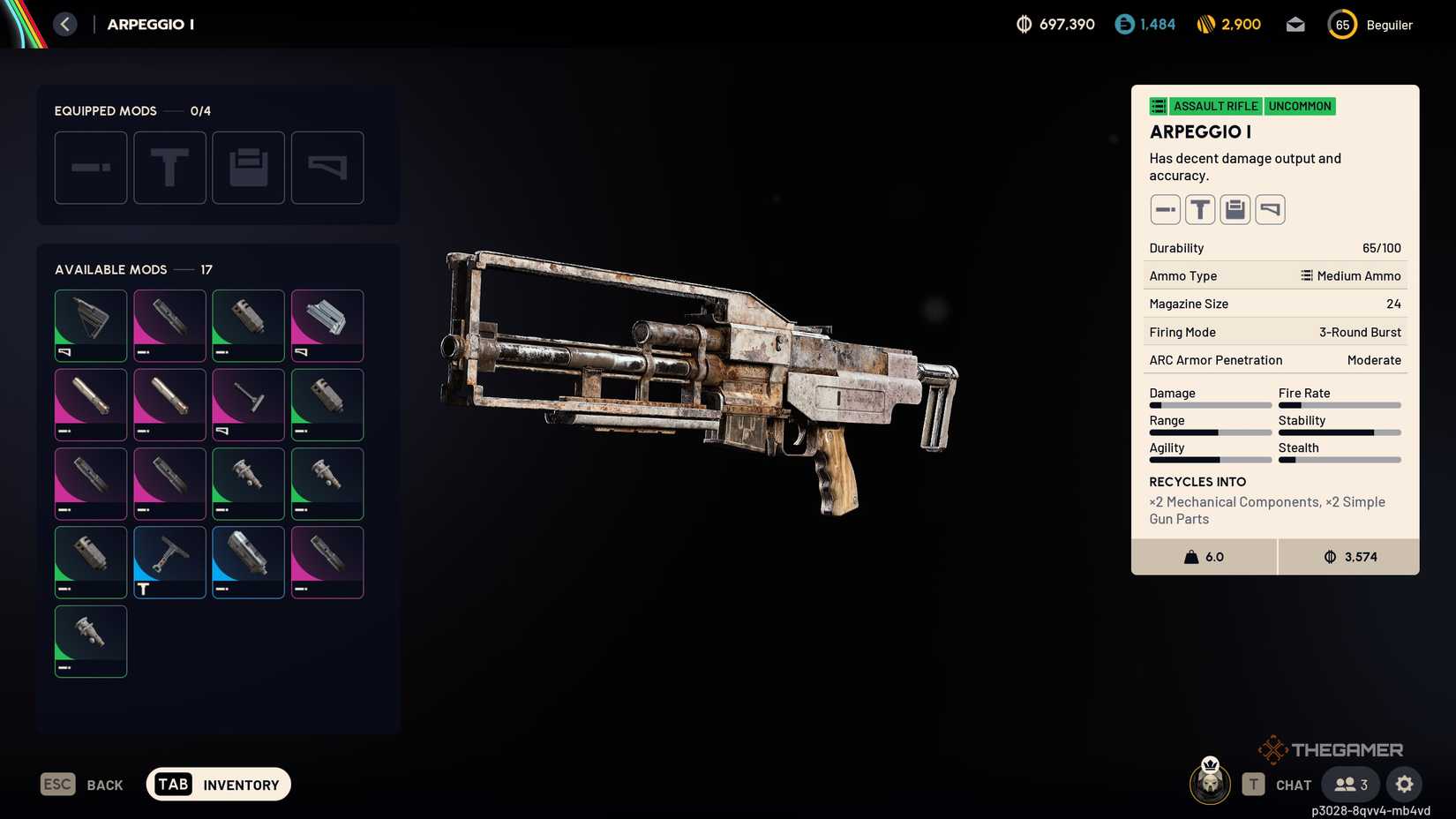Select the green mod with T icon
This screenshot has height=819, width=1456.
pyautogui.click(x=169, y=562)
